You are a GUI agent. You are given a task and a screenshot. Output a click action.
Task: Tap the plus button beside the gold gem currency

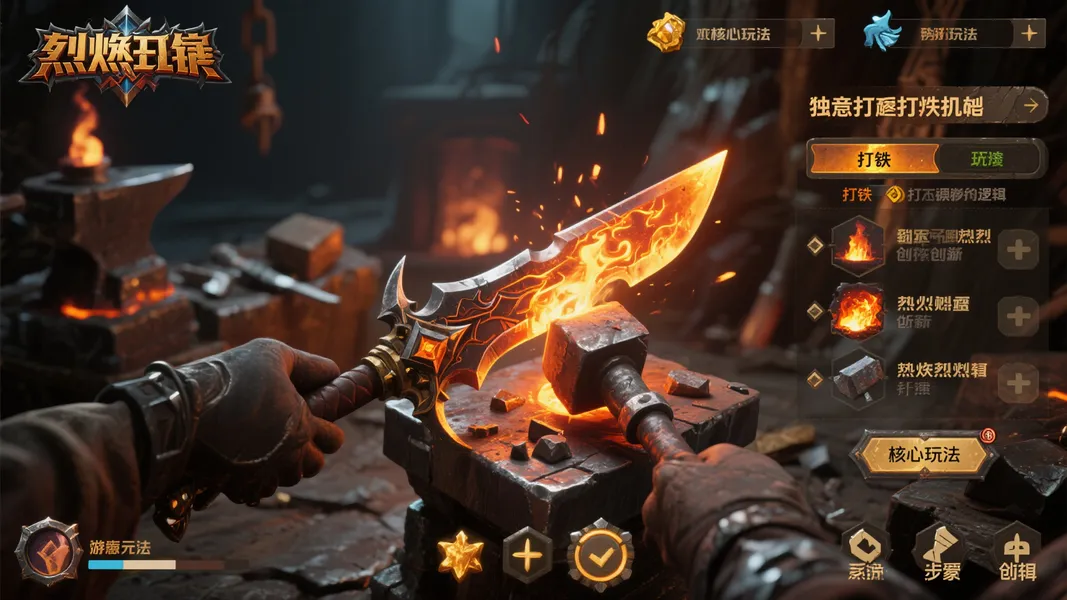tap(818, 33)
